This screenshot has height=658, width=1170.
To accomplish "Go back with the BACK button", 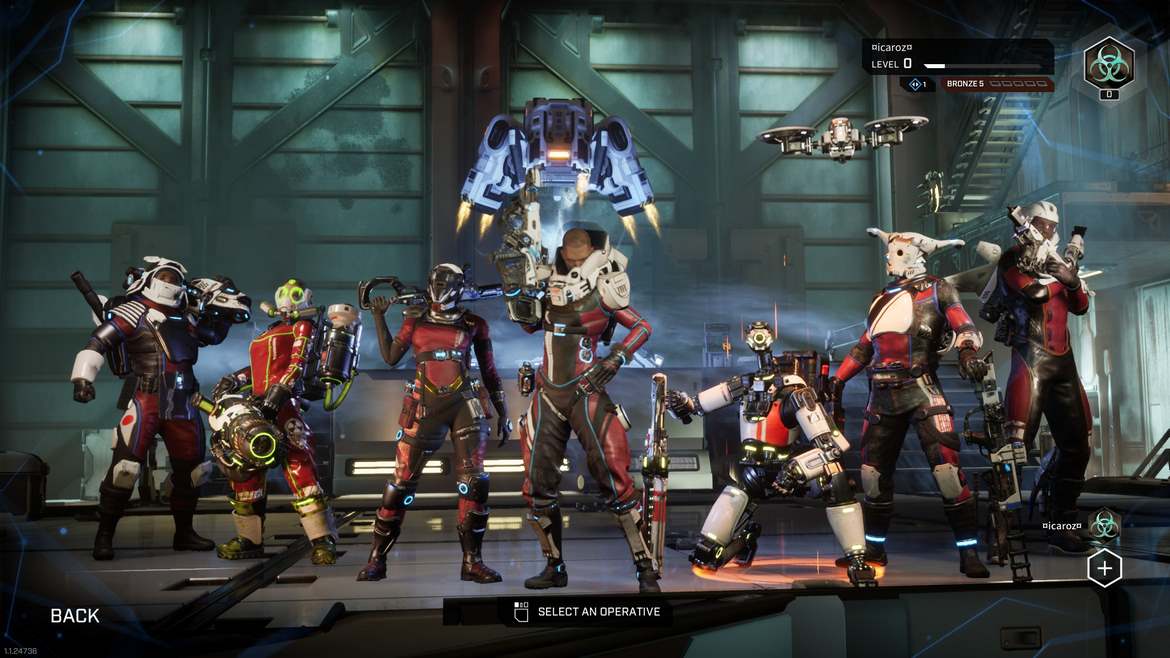I will (x=75, y=616).
